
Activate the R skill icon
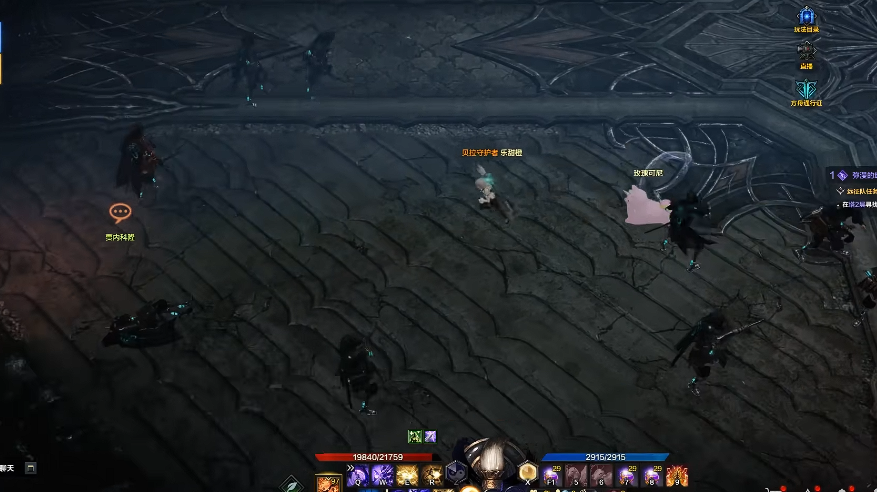pyautogui.click(x=432, y=476)
